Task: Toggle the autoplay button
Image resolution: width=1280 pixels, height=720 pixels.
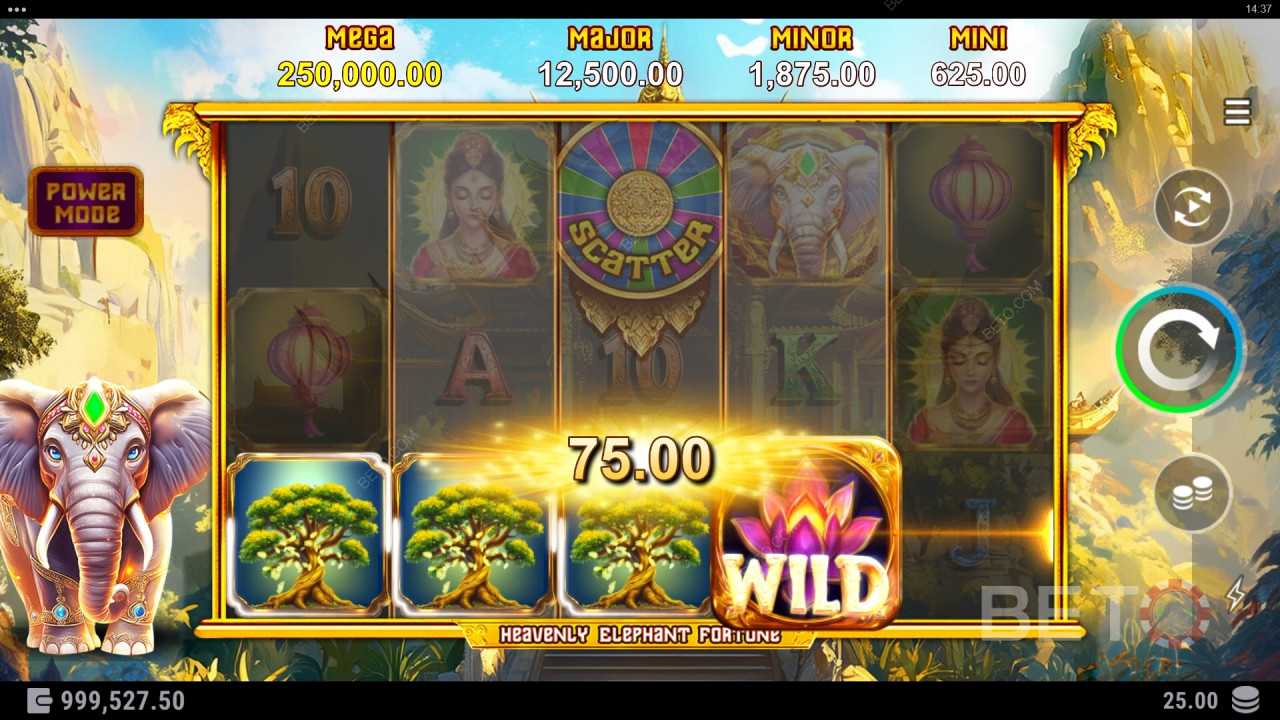Action: [1192, 207]
